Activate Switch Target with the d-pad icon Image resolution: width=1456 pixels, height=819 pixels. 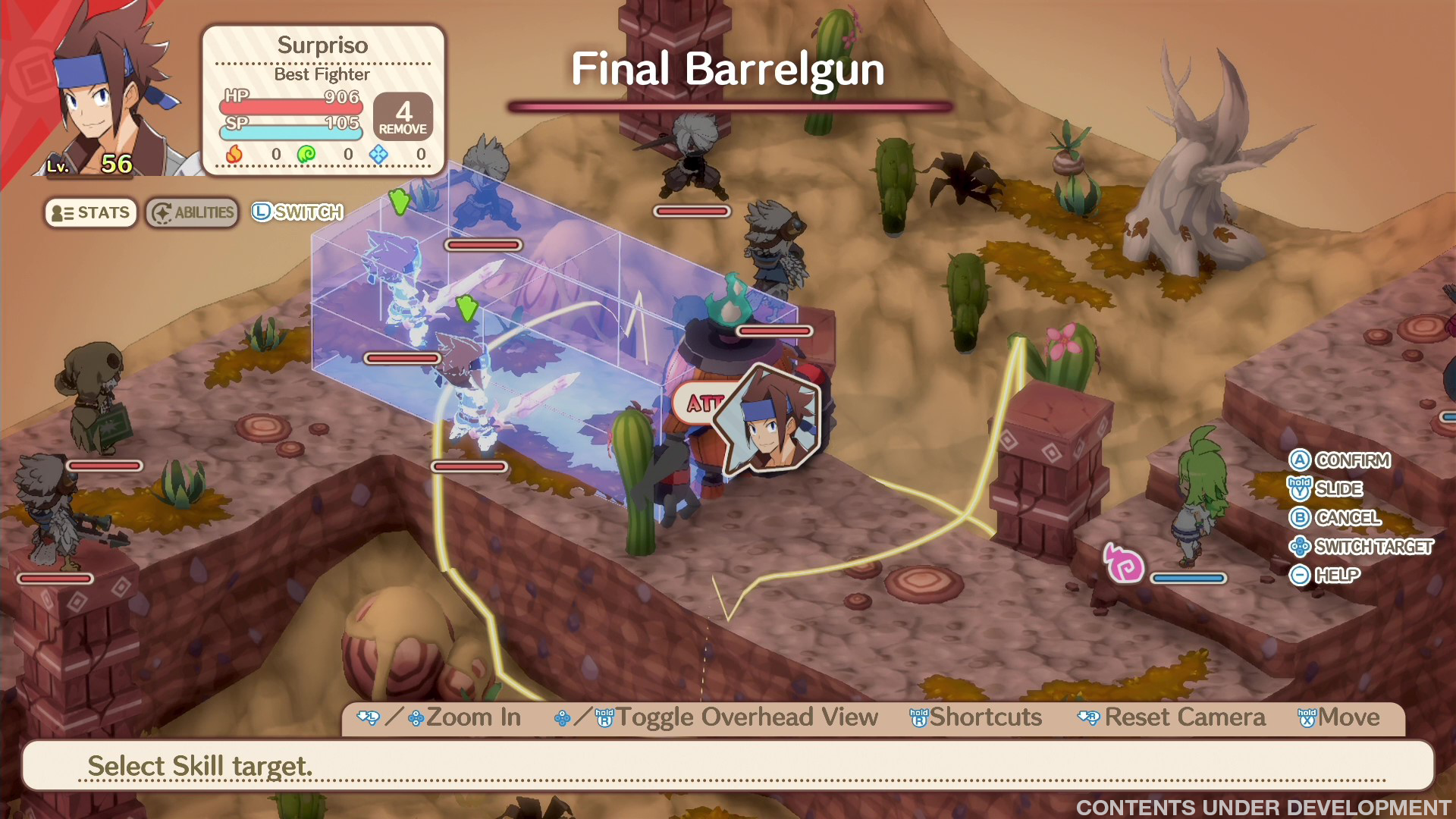[1298, 547]
